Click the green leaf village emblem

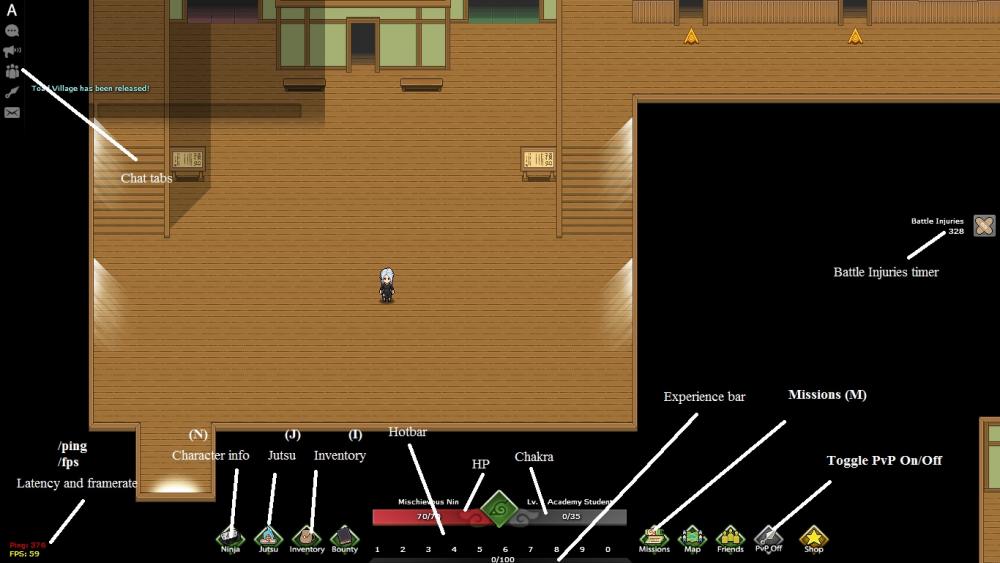tap(499, 509)
